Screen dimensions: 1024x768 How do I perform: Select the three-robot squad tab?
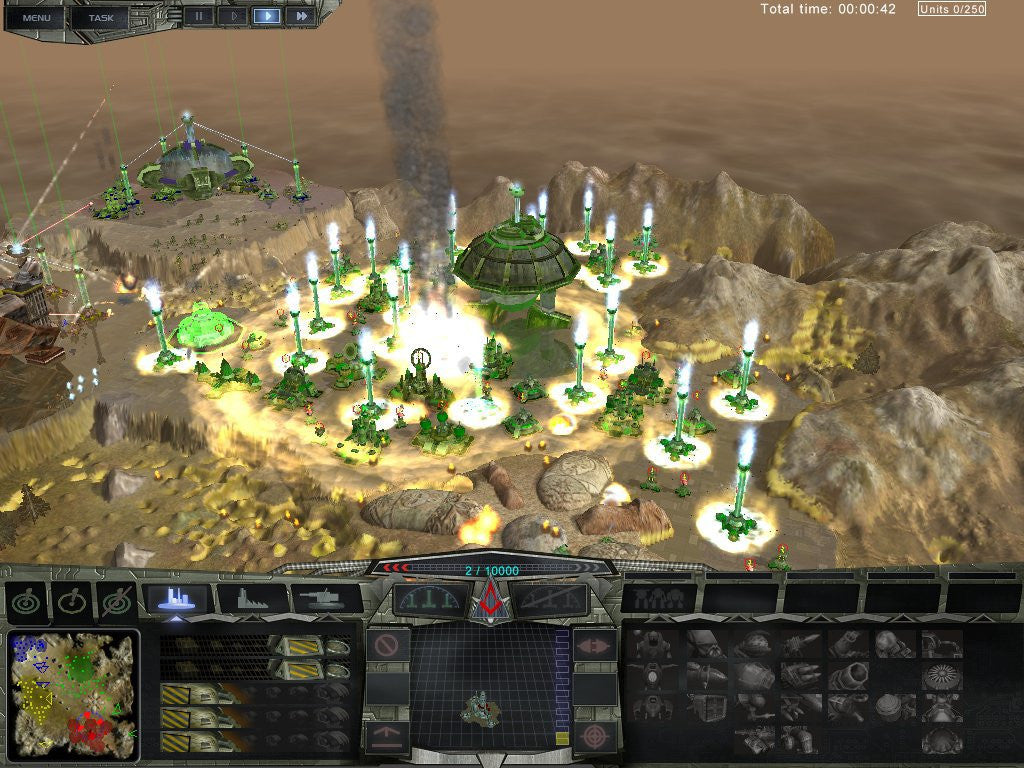click(x=658, y=599)
